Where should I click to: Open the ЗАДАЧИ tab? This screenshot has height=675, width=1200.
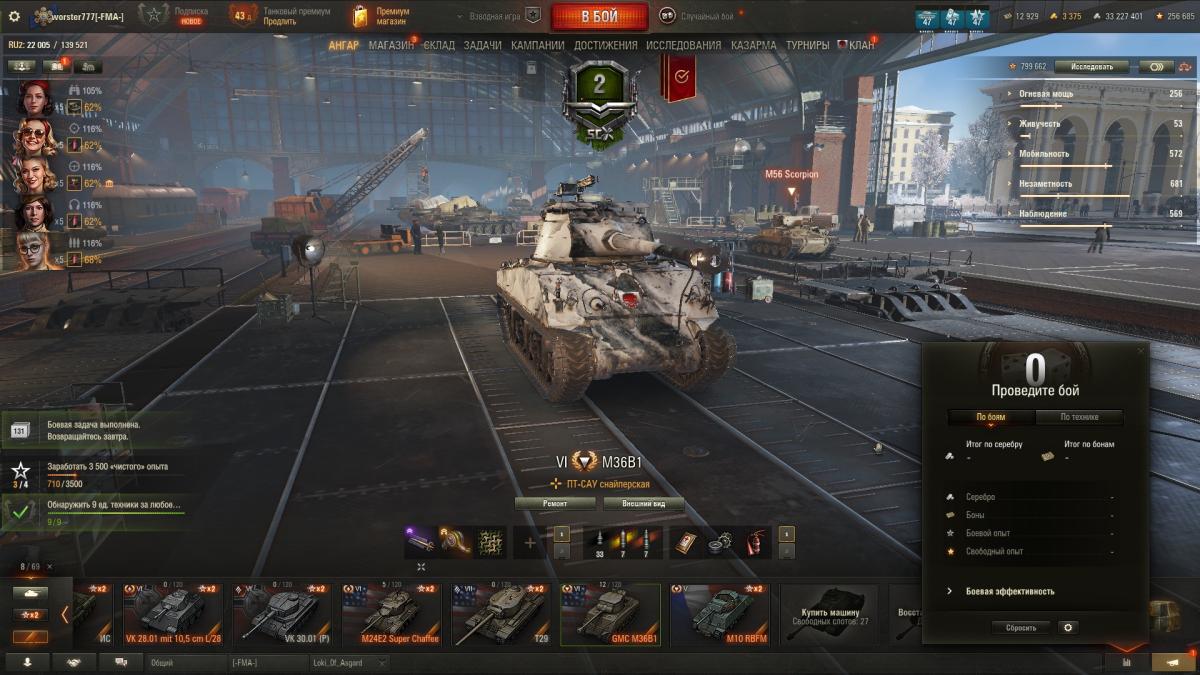click(482, 45)
